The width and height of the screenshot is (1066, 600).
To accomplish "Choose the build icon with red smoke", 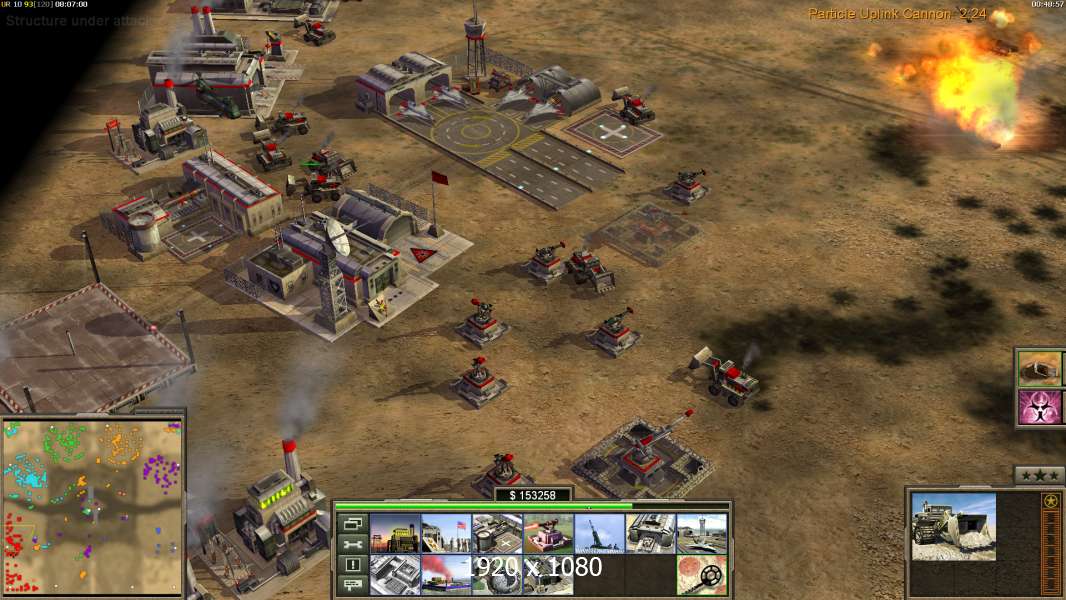I will pyautogui.click(x=445, y=575).
